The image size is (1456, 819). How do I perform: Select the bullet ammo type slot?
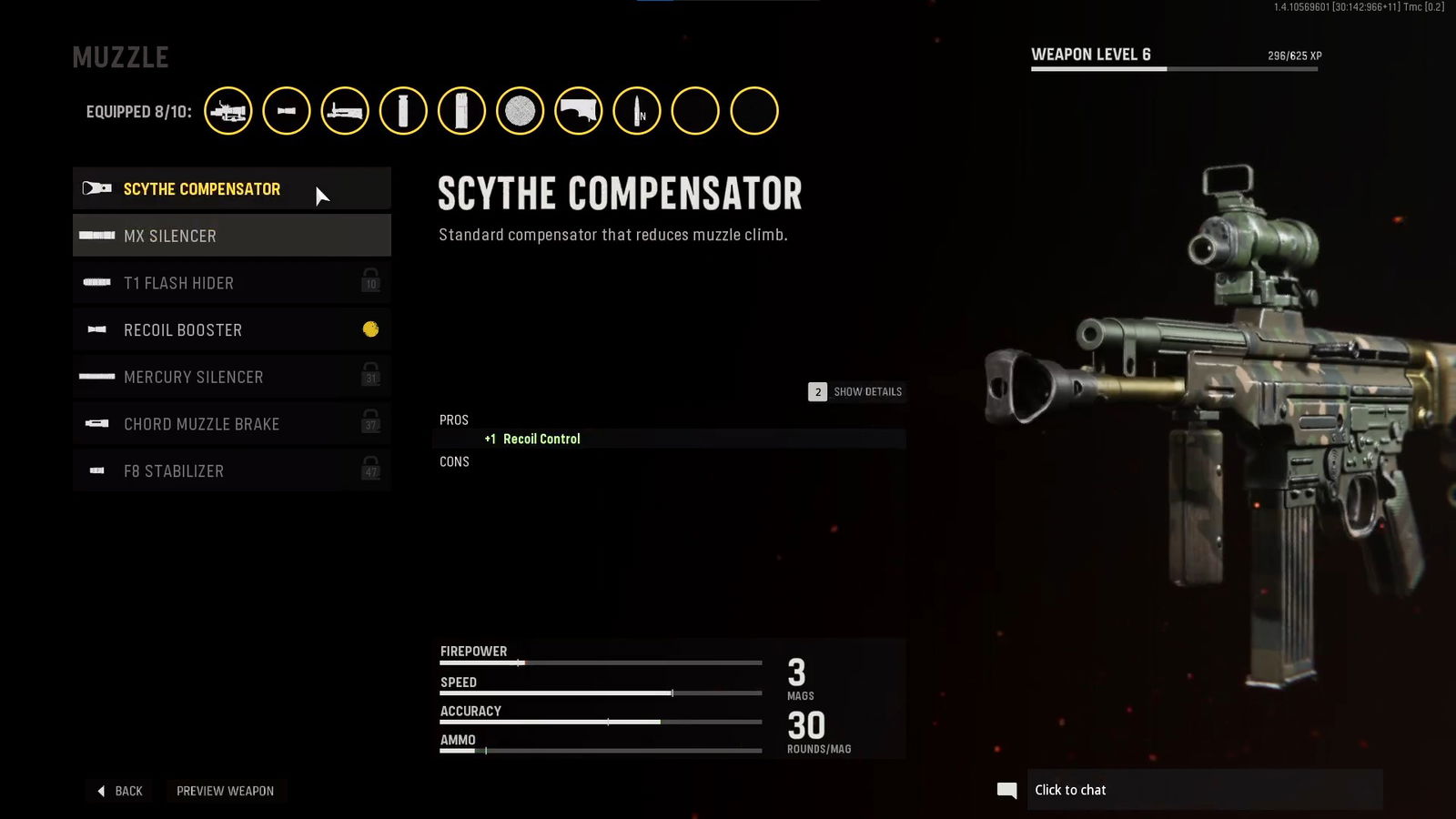click(636, 111)
